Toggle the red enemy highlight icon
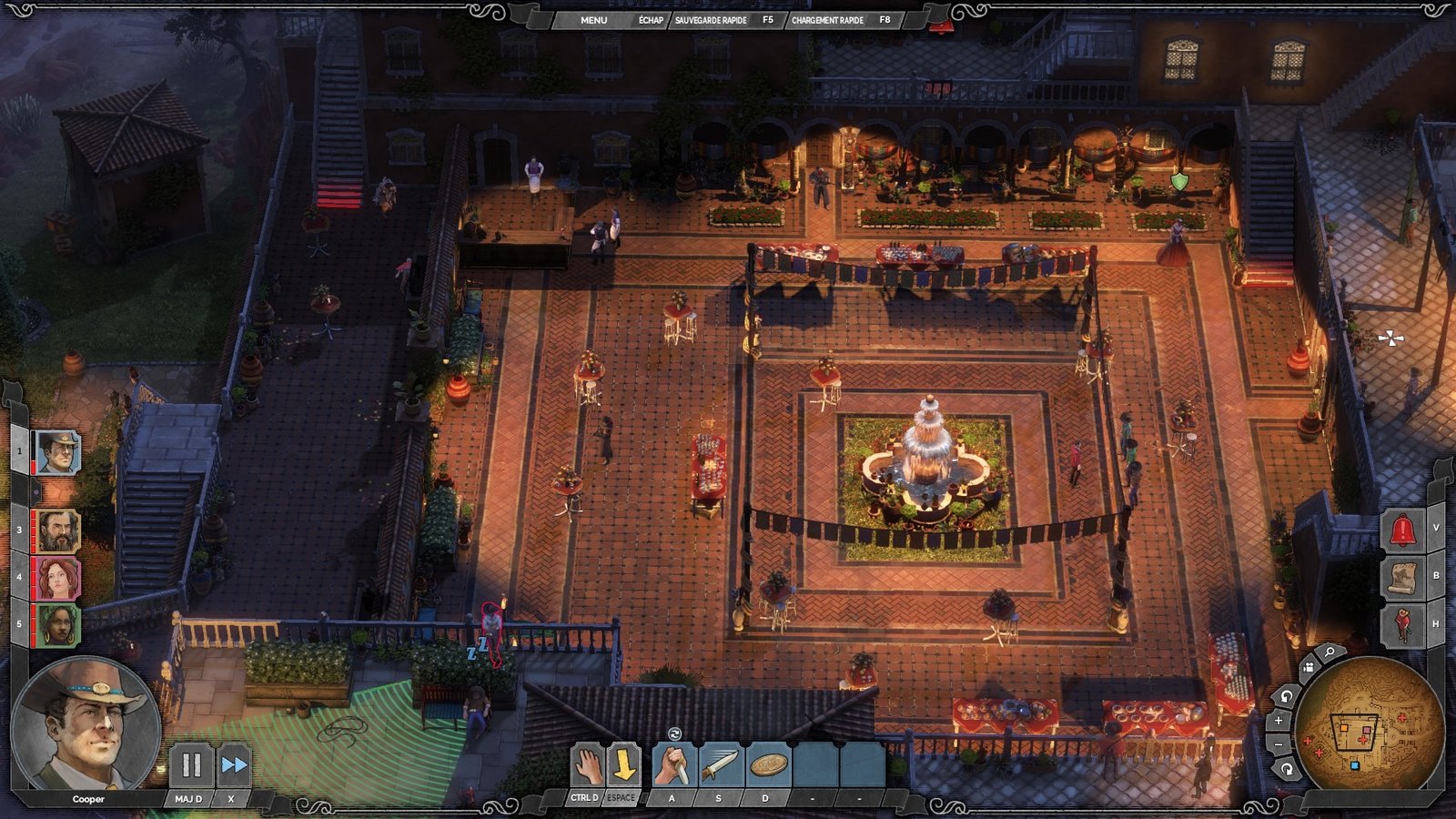 point(1402,624)
